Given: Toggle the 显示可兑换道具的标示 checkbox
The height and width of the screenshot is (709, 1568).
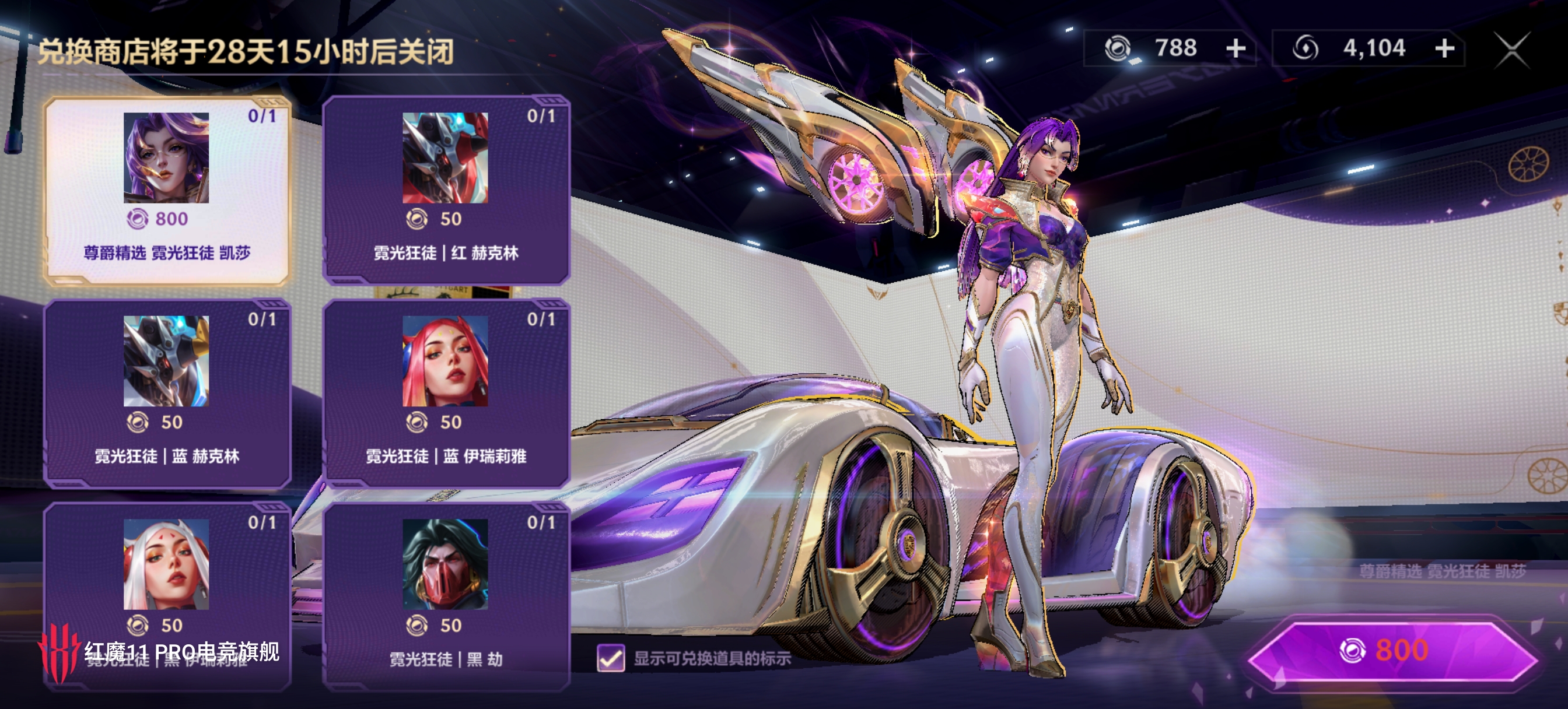Looking at the screenshot, I should pyautogui.click(x=611, y=658).
